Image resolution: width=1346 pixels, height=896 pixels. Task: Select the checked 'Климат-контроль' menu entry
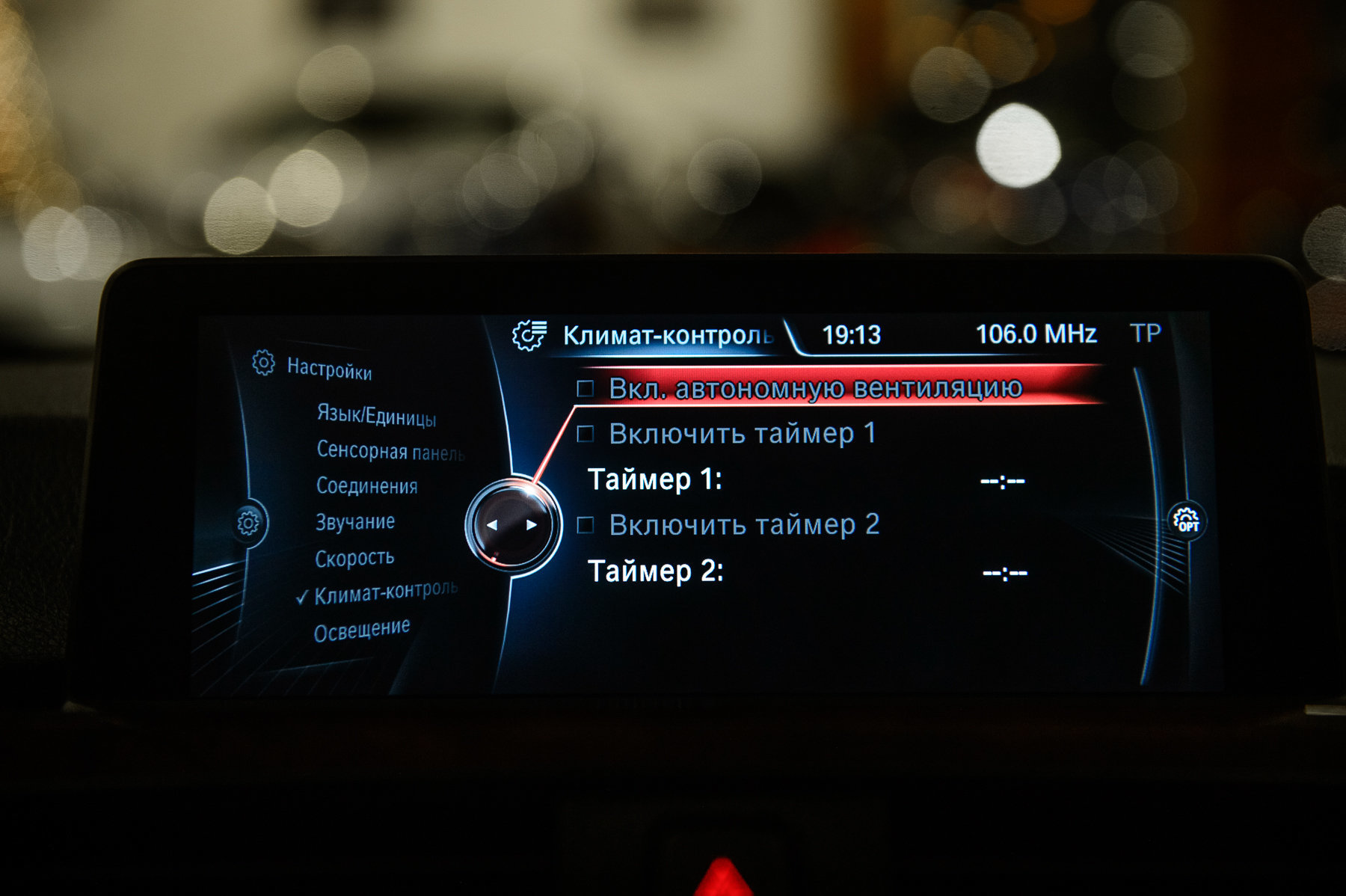coord(385,592)
